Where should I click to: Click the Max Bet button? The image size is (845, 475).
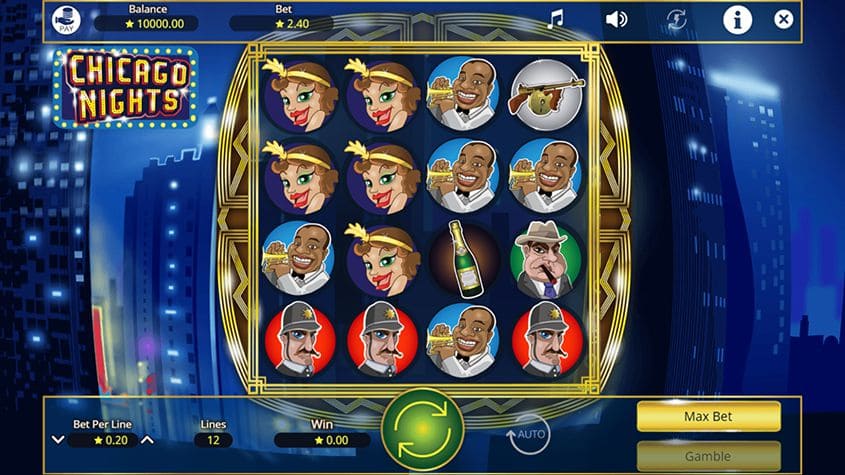pos(708,416)
